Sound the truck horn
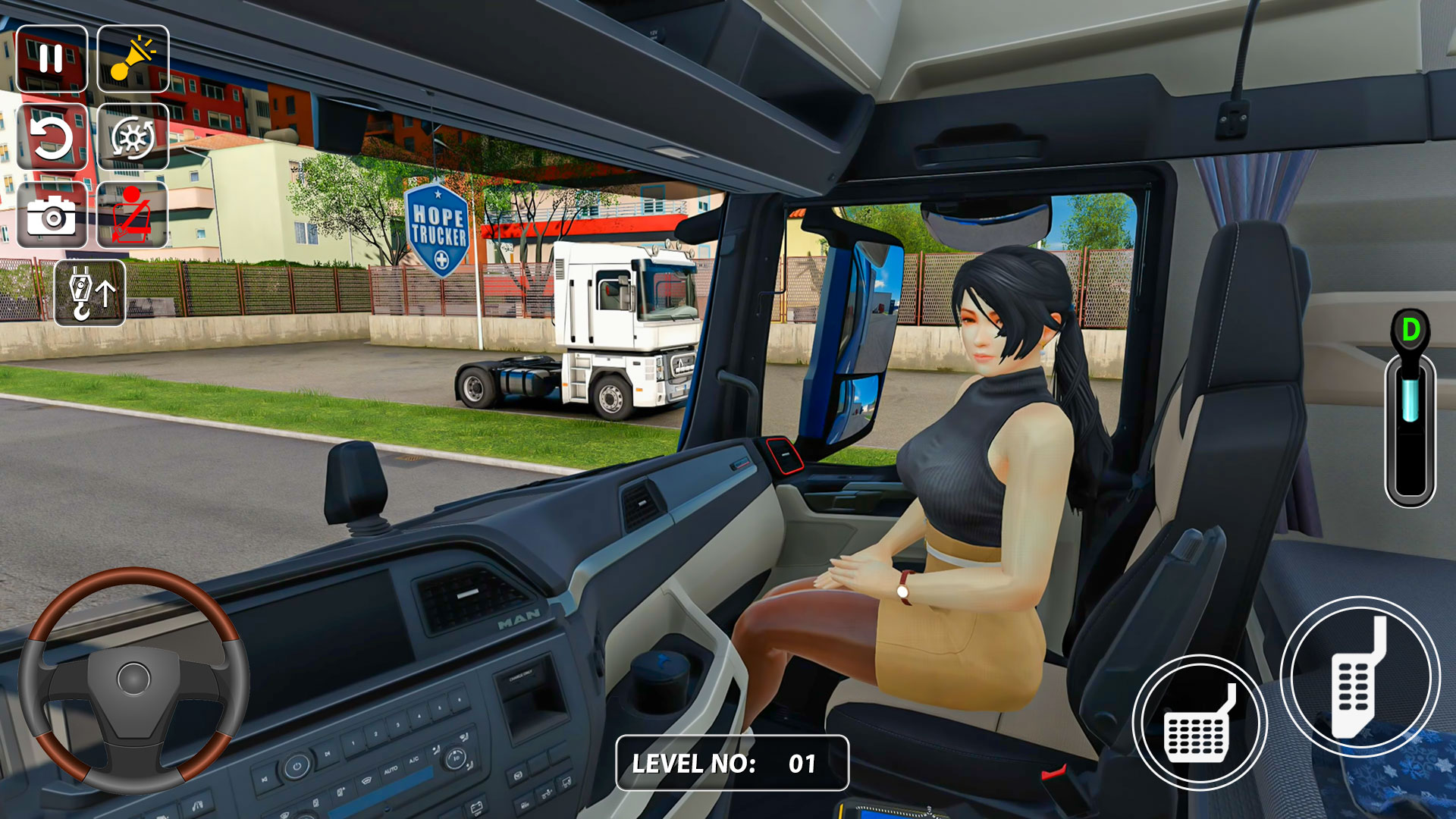 [133, 56]
